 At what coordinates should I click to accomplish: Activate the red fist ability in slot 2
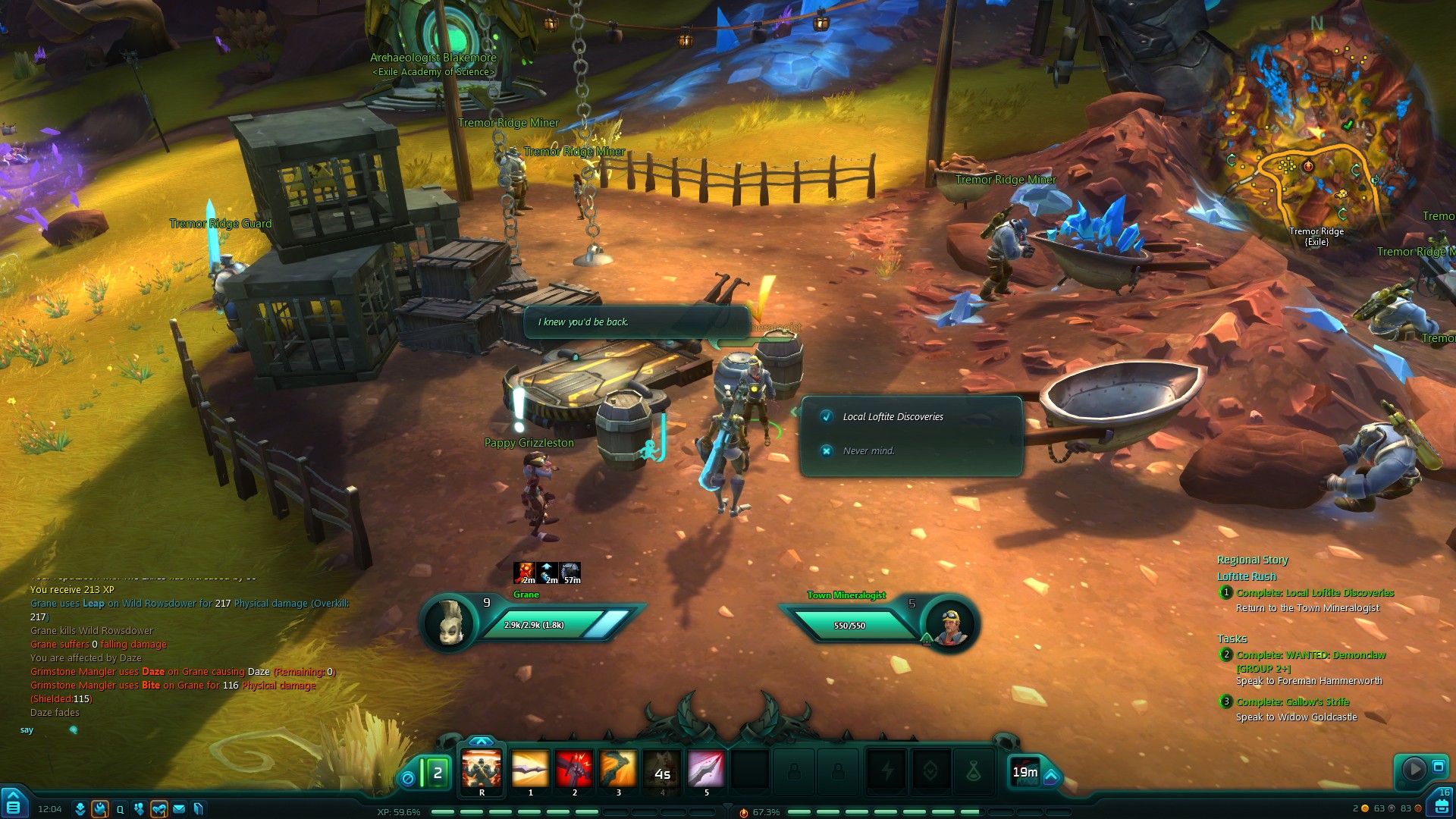(574, 770)
